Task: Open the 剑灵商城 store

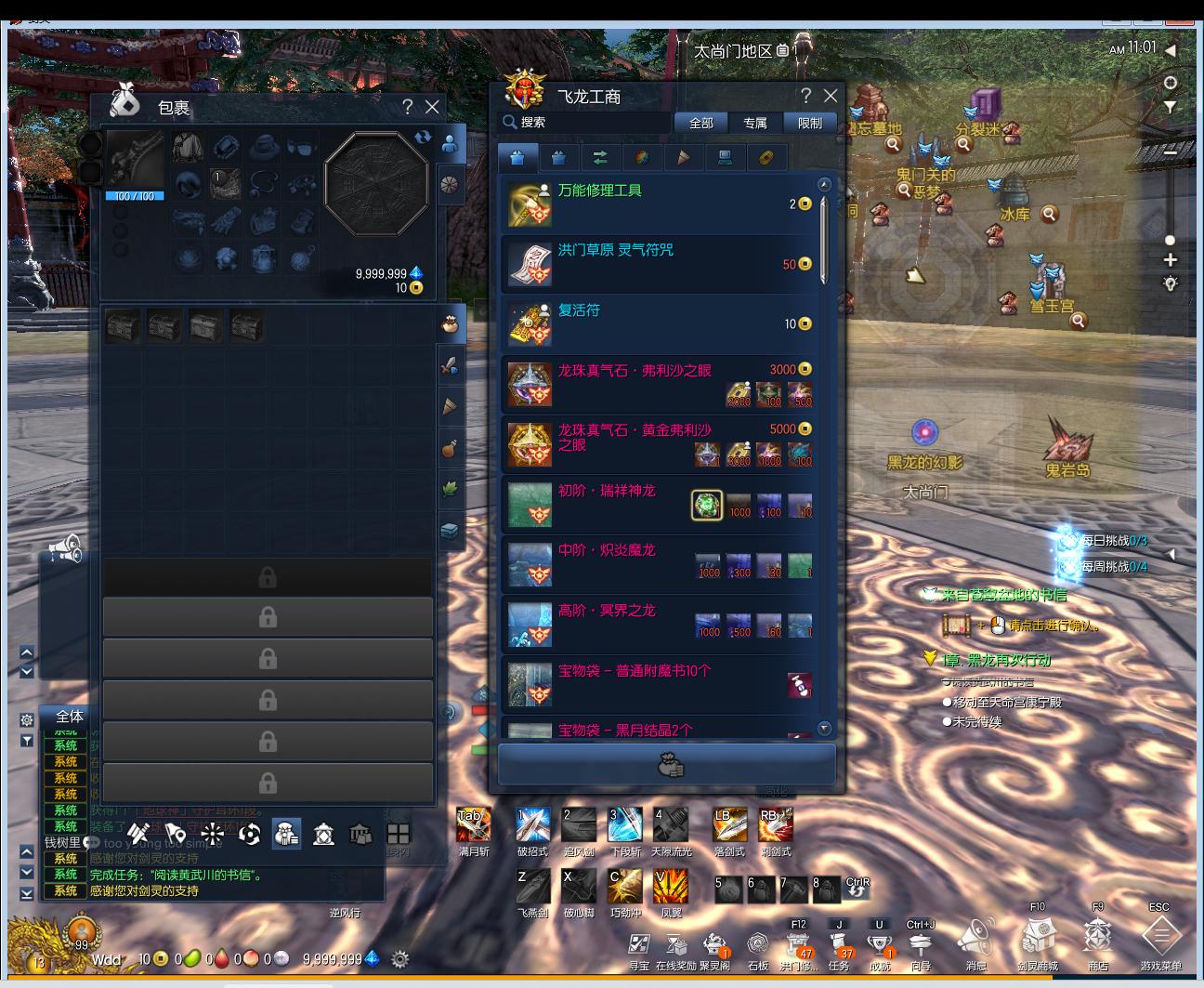Action: point(1038,937)
